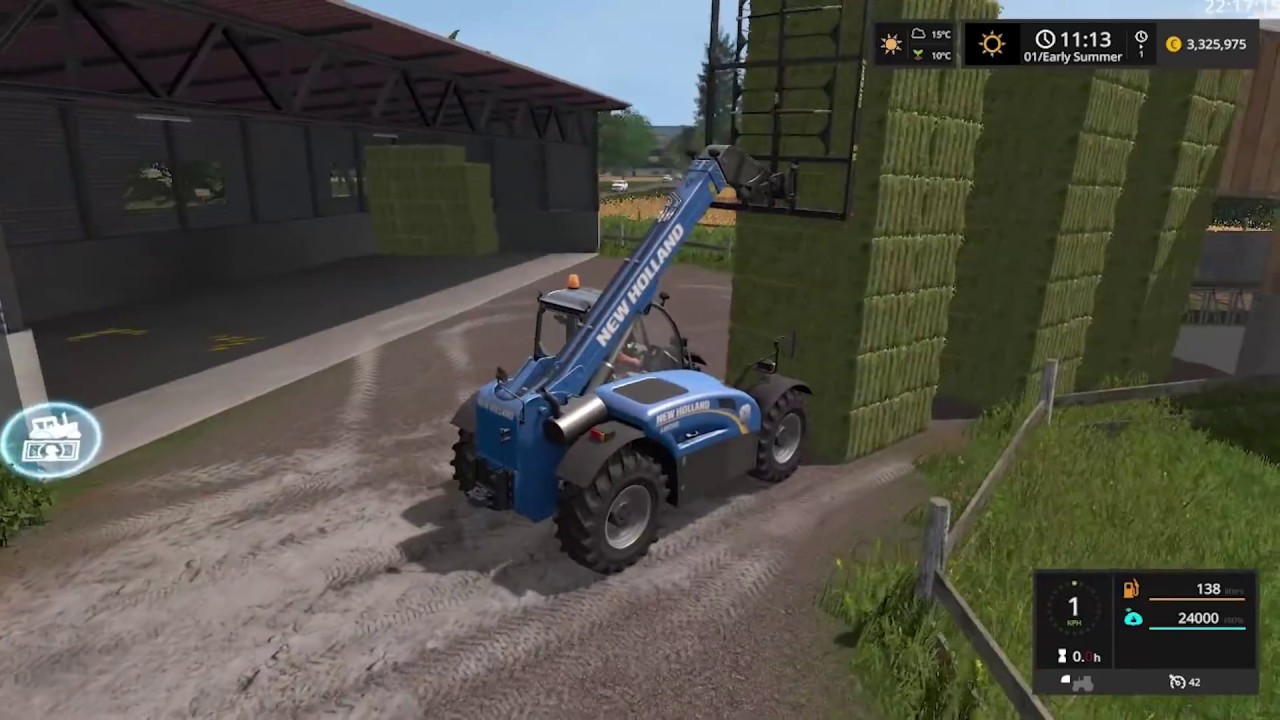Image resolution: width=1280 pixels, height=720 pixels.
Task: Select the cloud forecast icon near 15°C
Action: [918, 33]
